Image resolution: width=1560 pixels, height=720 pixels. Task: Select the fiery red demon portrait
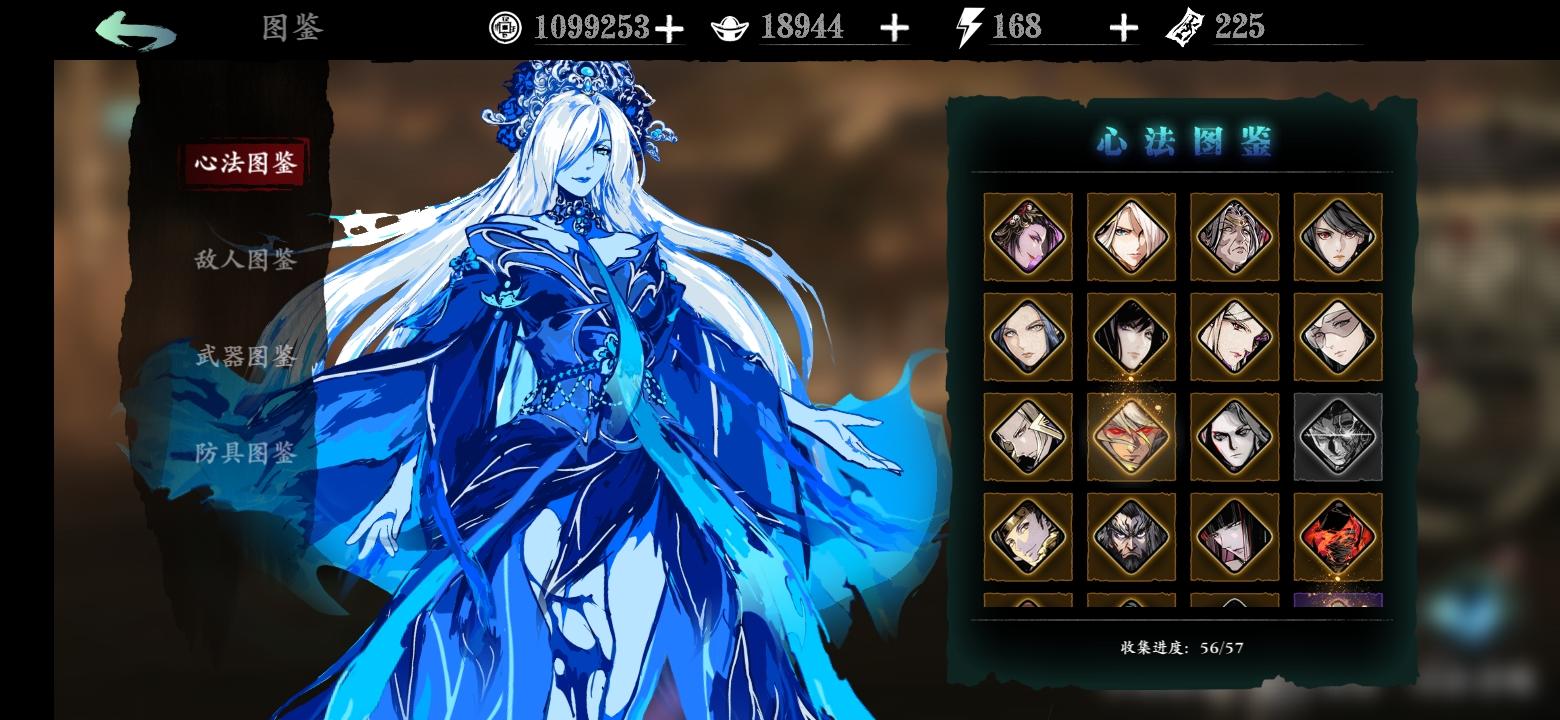click(1338, 537)
